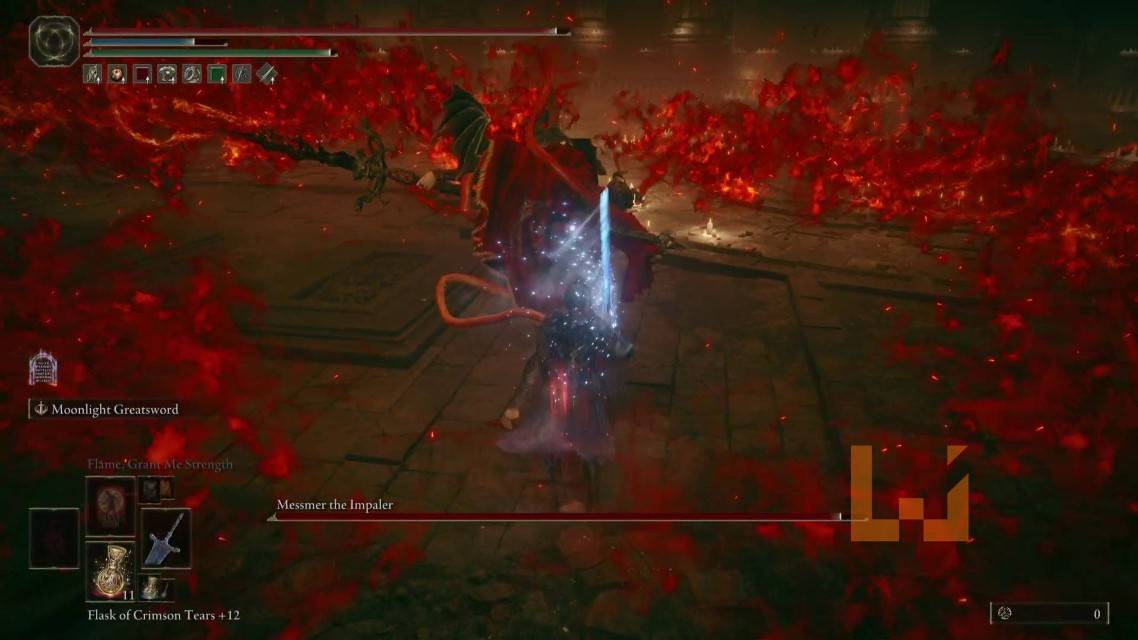
Task: Select the Flame, Grant Me Strength spell slot
Action: [x=110, y=505]
